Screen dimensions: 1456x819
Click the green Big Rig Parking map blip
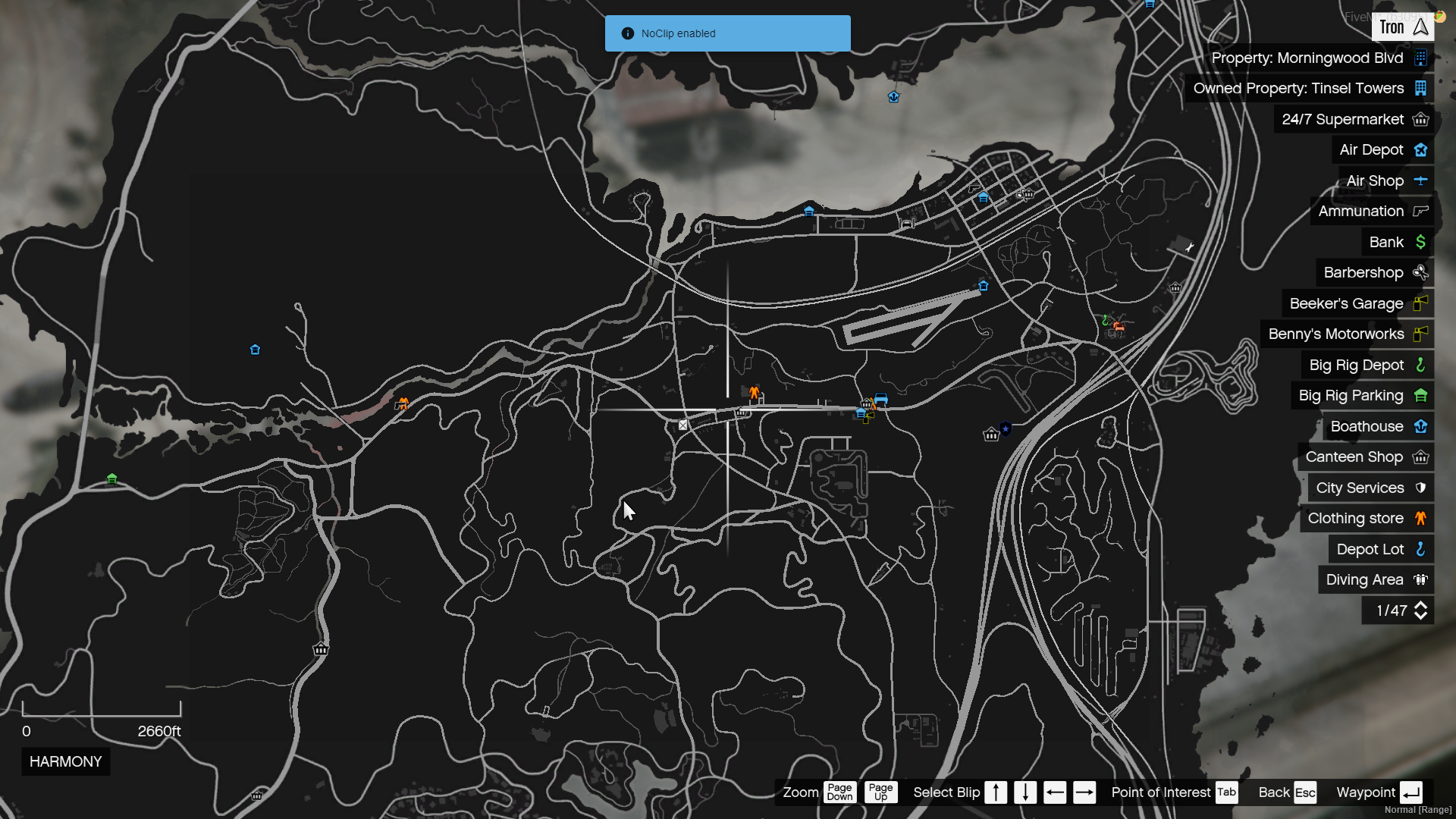click(x=112, y=479)
